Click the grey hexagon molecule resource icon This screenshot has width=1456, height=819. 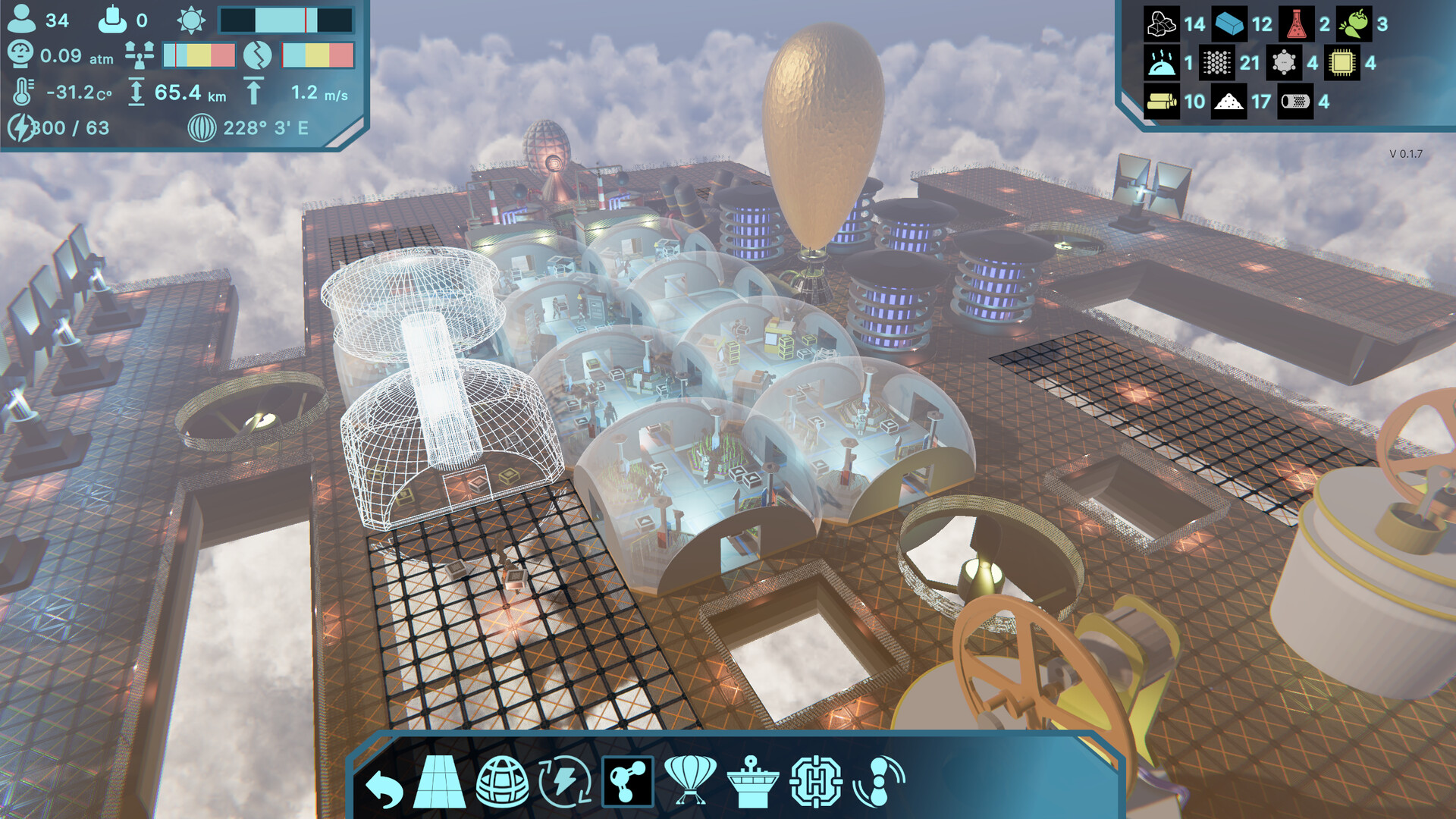1284,63
